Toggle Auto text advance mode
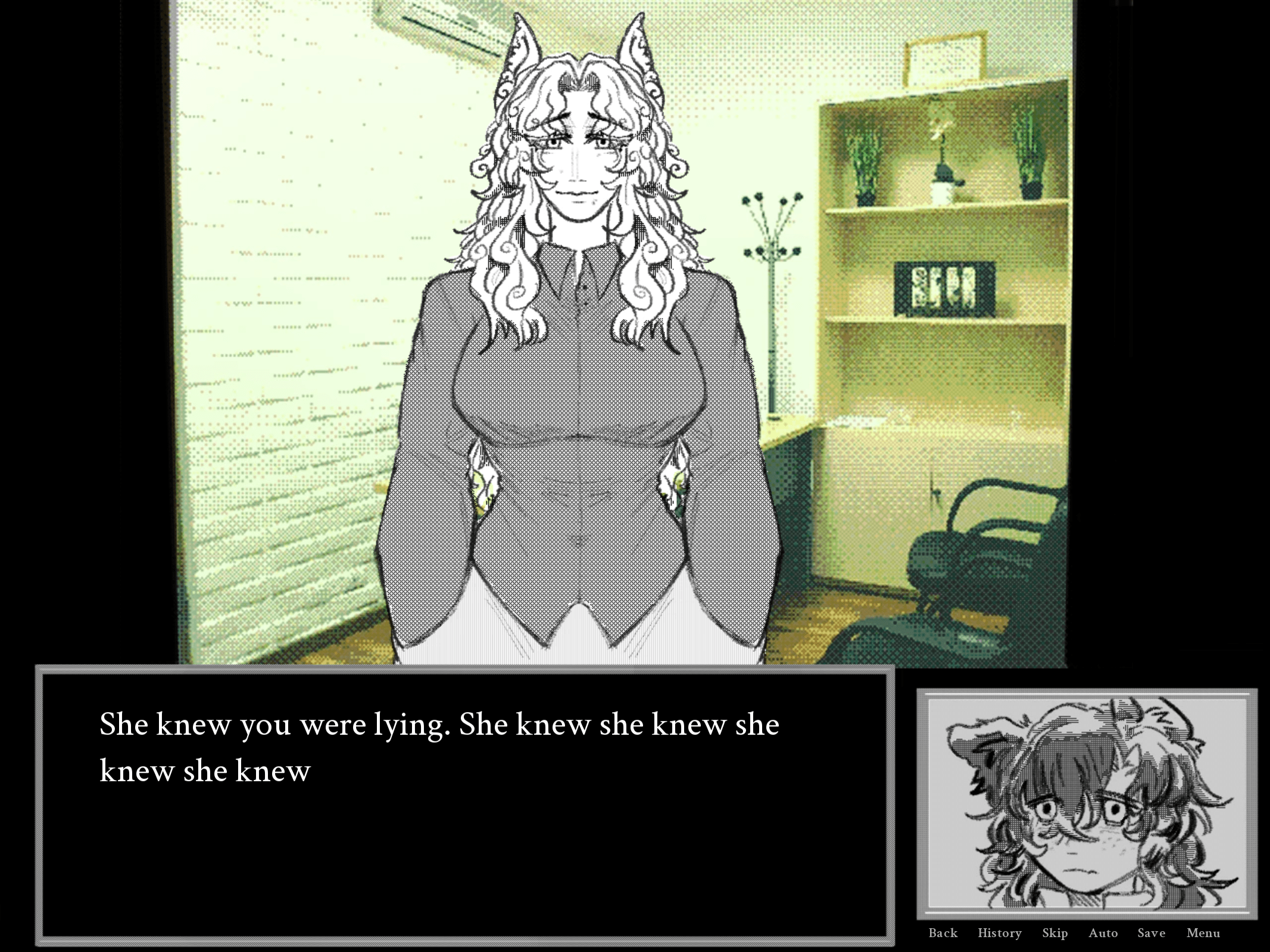The height and width of the screenshot is (952, 1270). click(x=1102, y=933)
